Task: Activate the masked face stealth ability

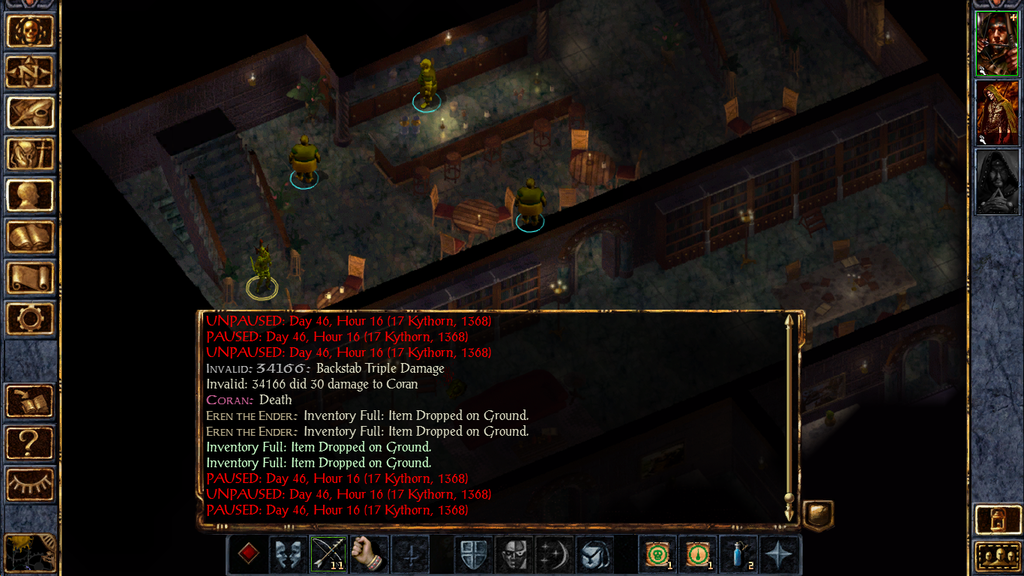Action: pyautogui.click(x=515, y=554)
